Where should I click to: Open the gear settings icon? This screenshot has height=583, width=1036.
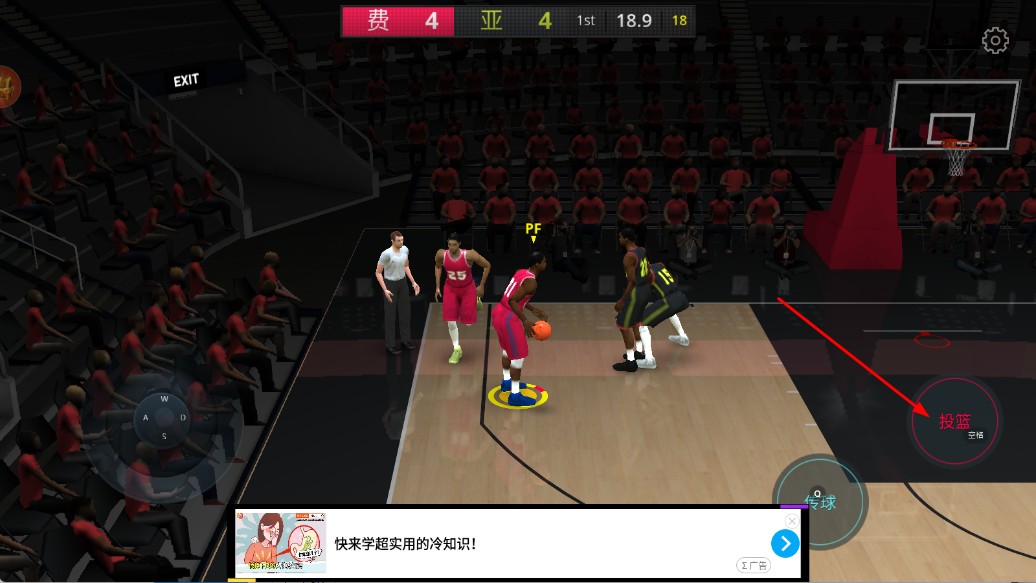[x=995, y=41]
